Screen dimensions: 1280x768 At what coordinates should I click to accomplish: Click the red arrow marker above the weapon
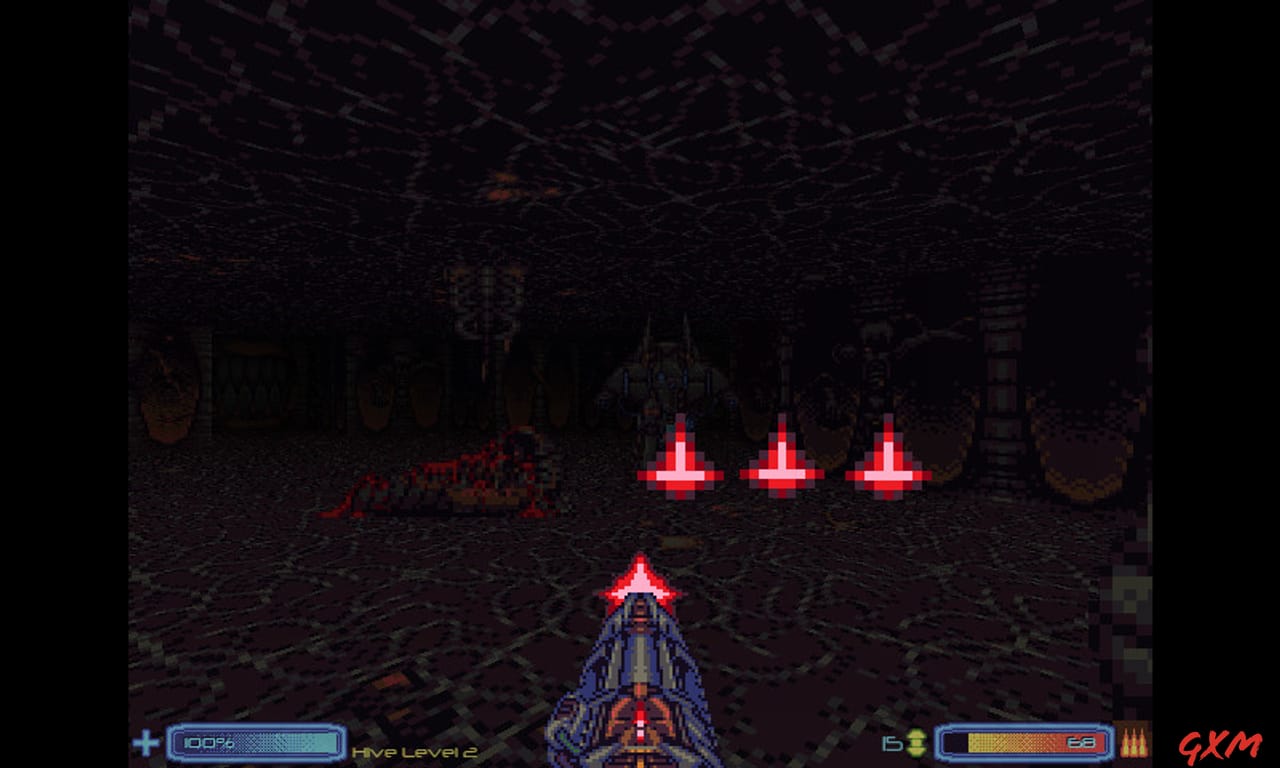click(643, 585)
